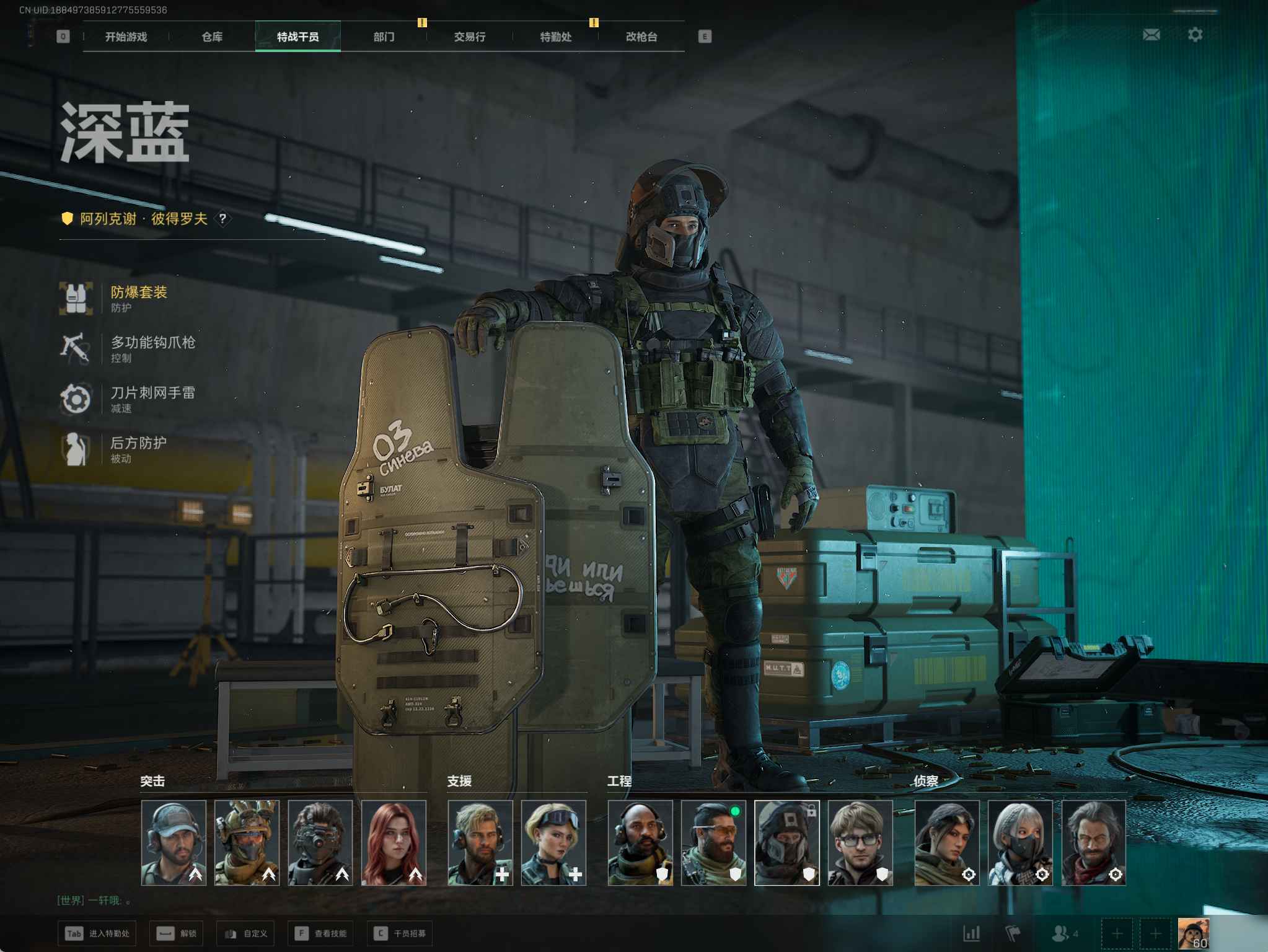View the 多功能钩爪枪 skill
The width and height of the screenshot is (1268, 952).
pos(152,348)
